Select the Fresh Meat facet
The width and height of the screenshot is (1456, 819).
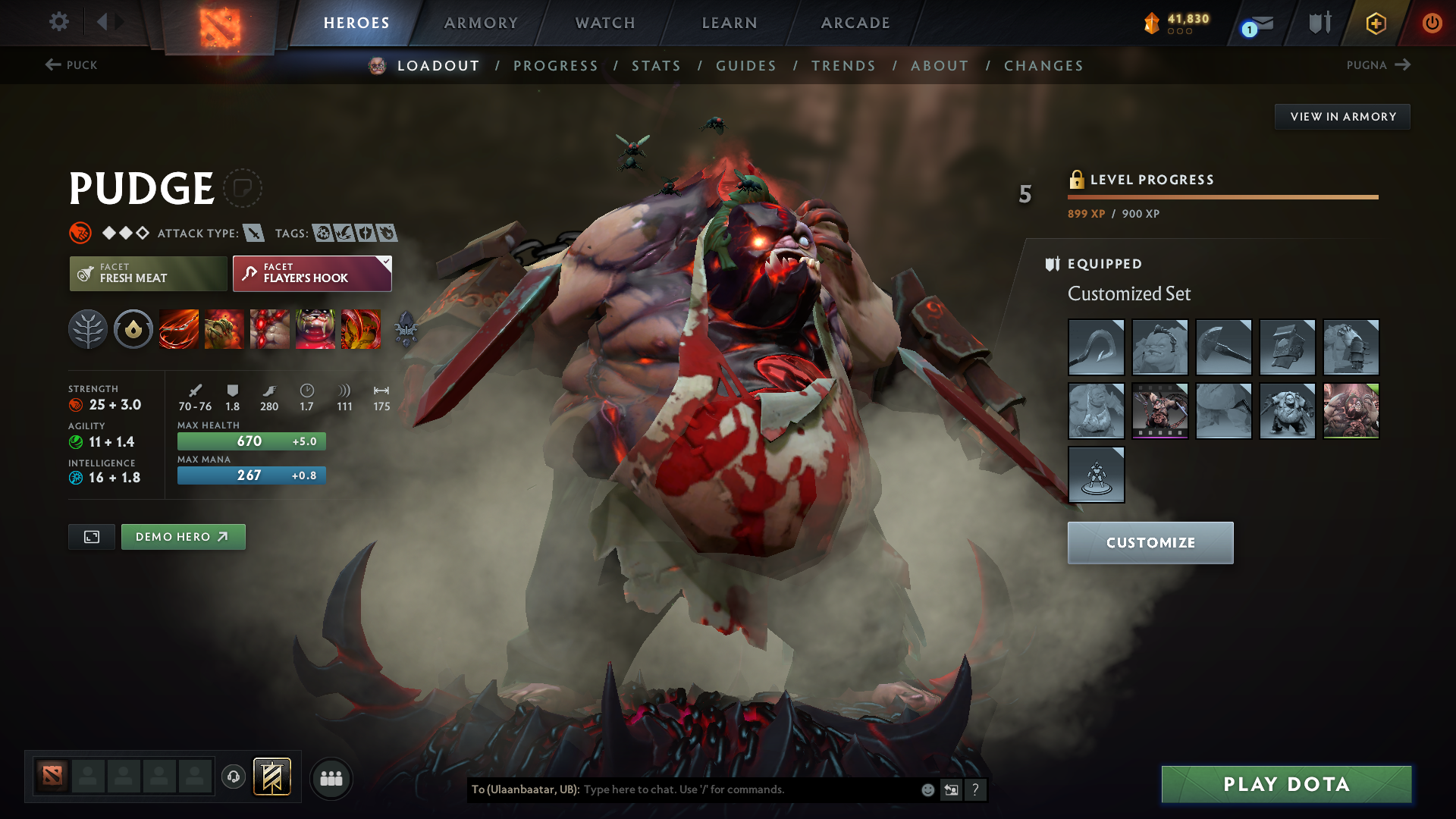(148, 273)
